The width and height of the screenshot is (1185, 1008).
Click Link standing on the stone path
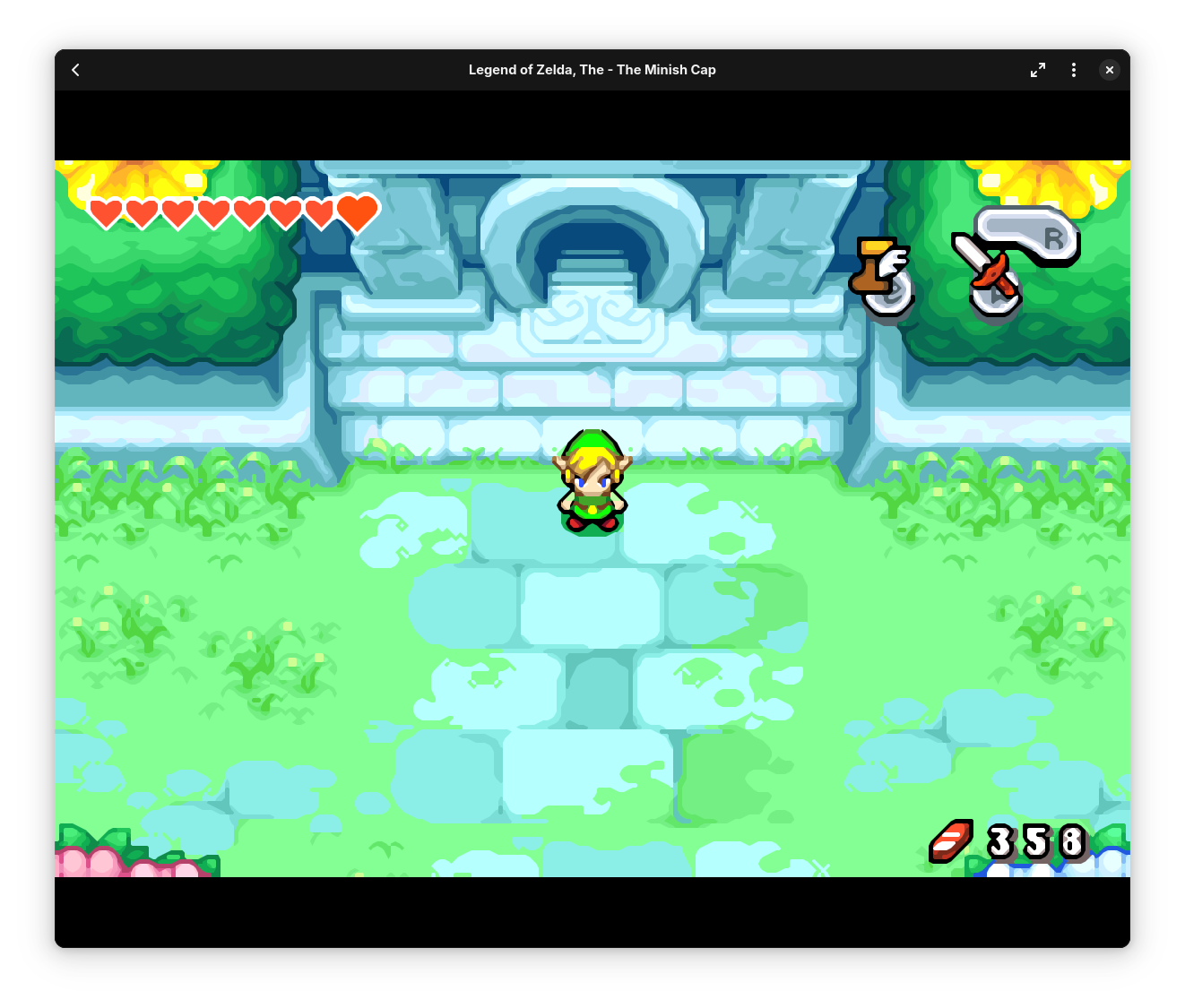point(592,479)
